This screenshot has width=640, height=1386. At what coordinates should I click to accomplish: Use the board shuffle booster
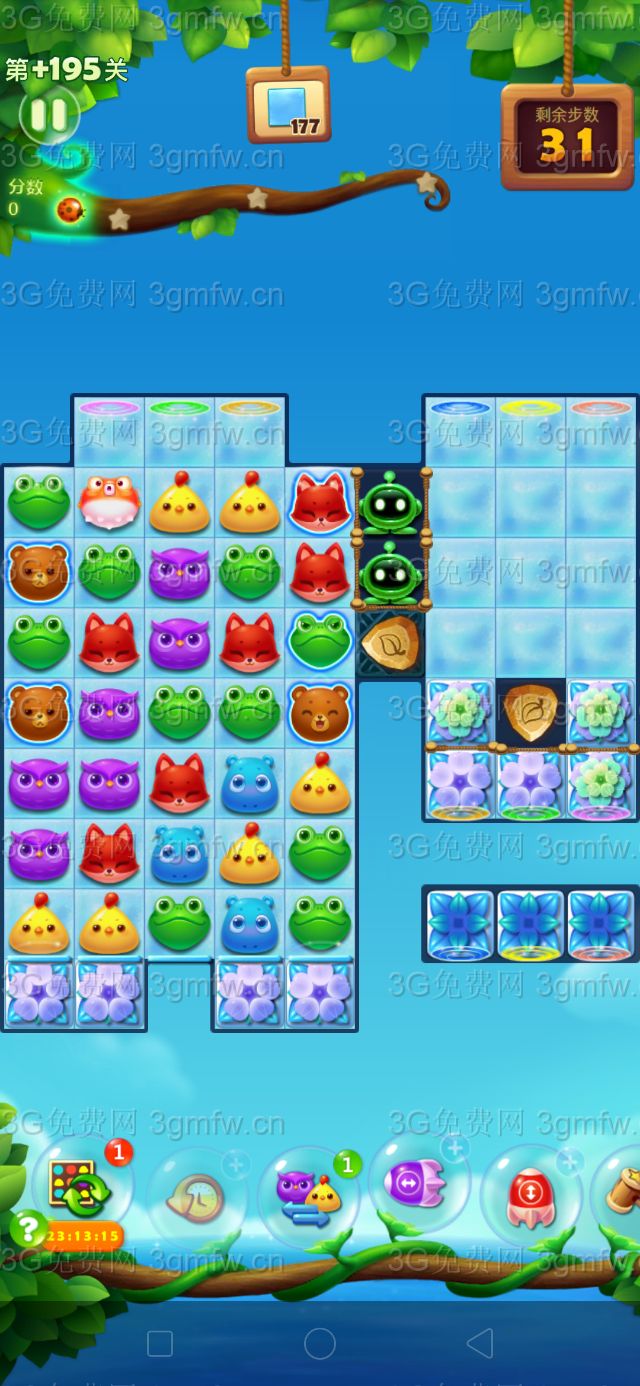click(x=81, y=1187)
